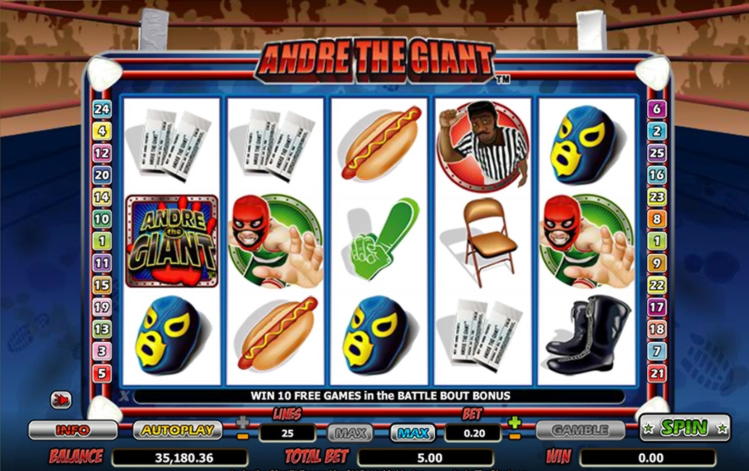Select payline marker 15

102,285
